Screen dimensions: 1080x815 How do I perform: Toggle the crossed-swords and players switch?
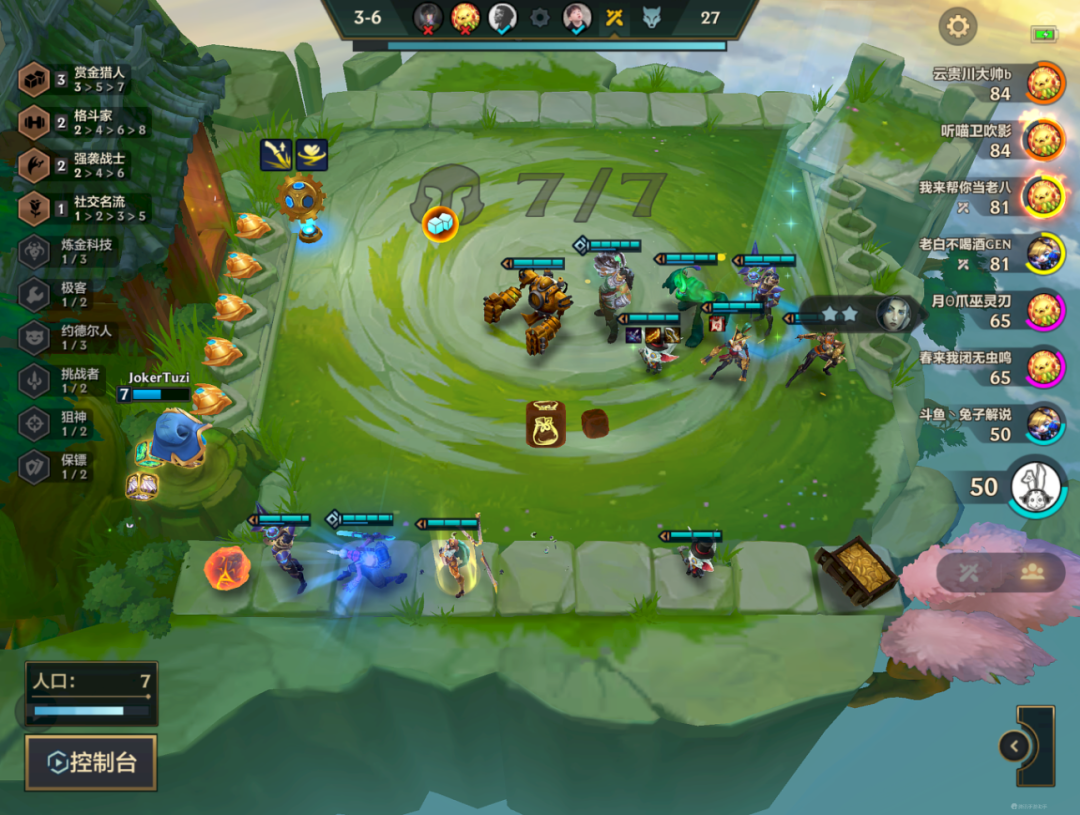1000,572
